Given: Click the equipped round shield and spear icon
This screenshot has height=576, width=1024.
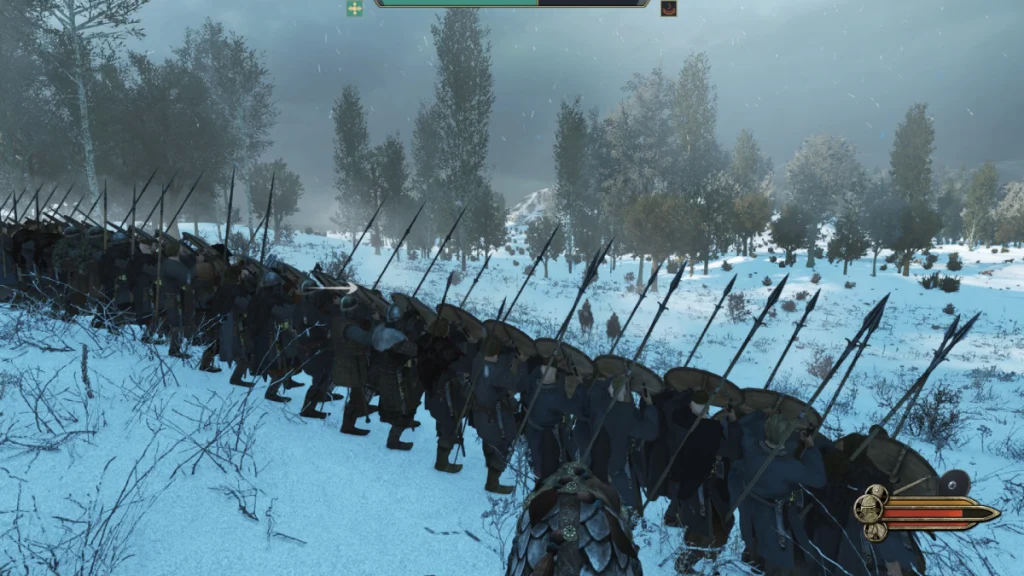Looking at the screenshot, I should coord(955,482).
